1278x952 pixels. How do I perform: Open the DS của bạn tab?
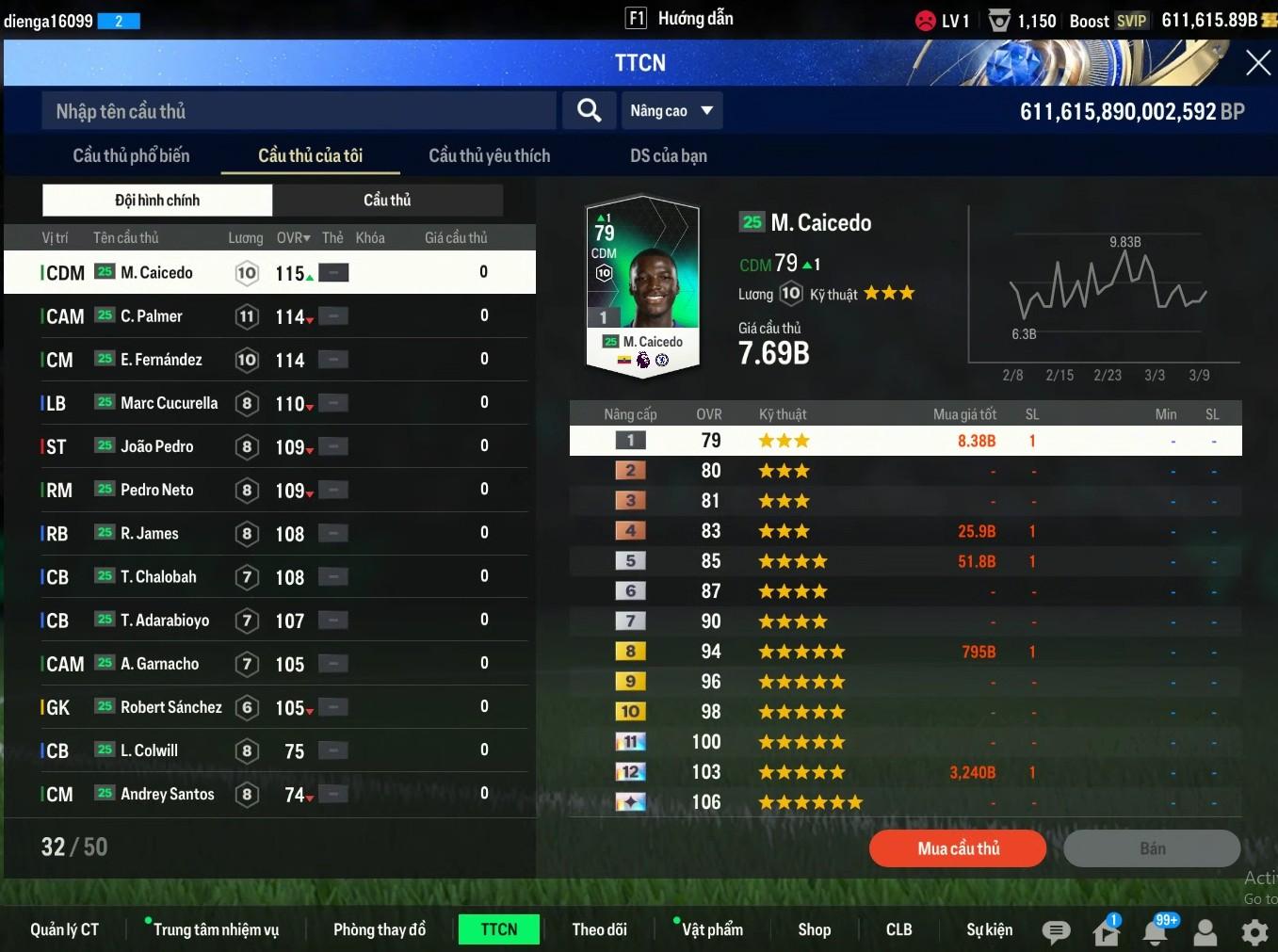click(x=668, y=156)
